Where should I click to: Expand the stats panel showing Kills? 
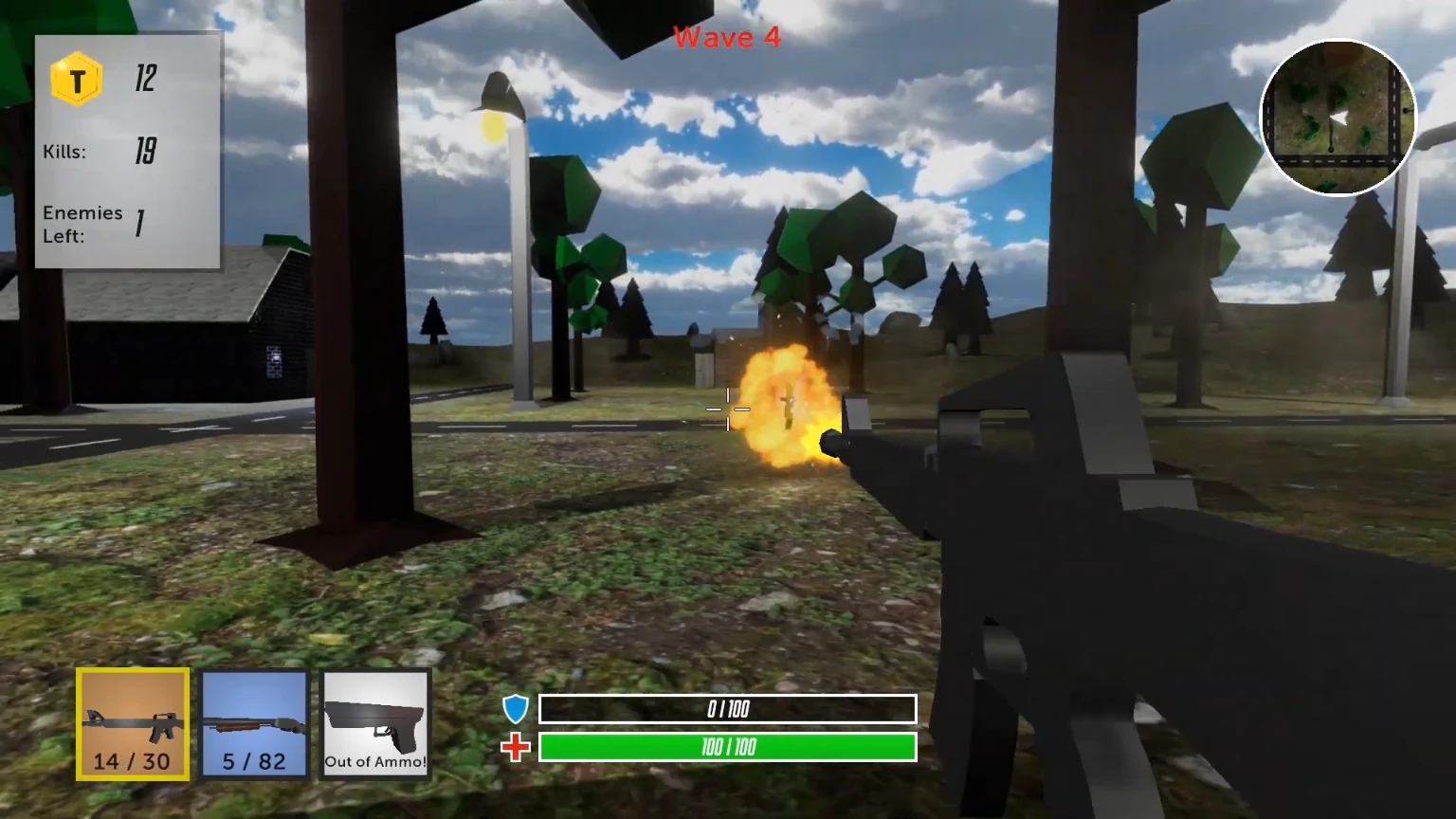tap(127, 152)
